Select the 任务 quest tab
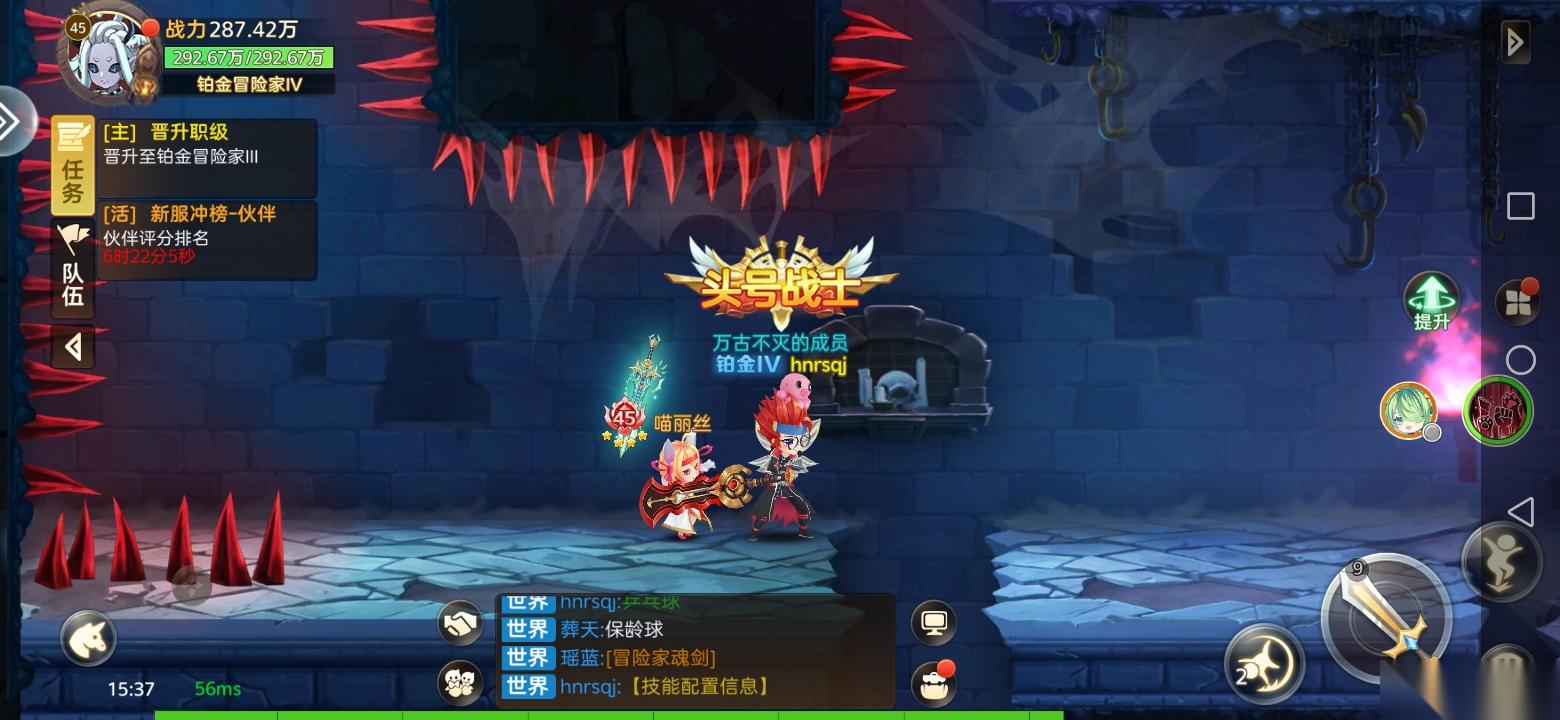 [73, 166]
